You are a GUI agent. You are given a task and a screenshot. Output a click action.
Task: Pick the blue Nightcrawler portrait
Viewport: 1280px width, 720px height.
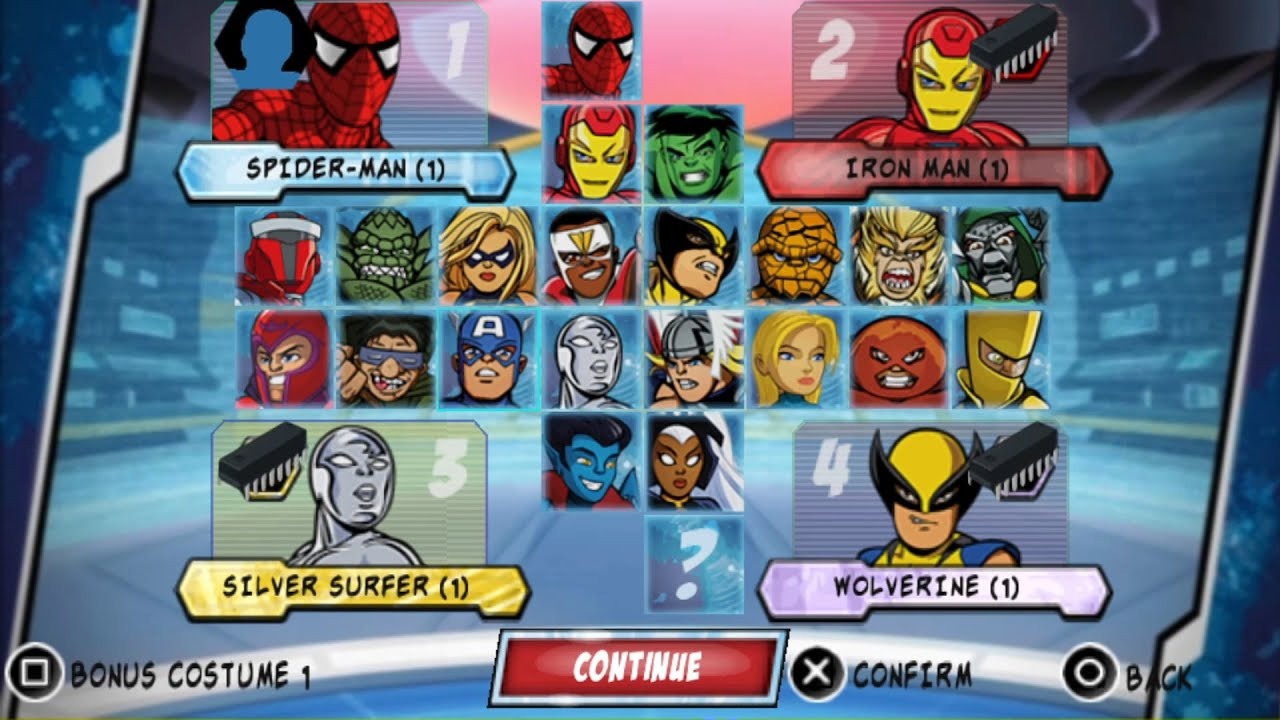click(x=591, y=461)
